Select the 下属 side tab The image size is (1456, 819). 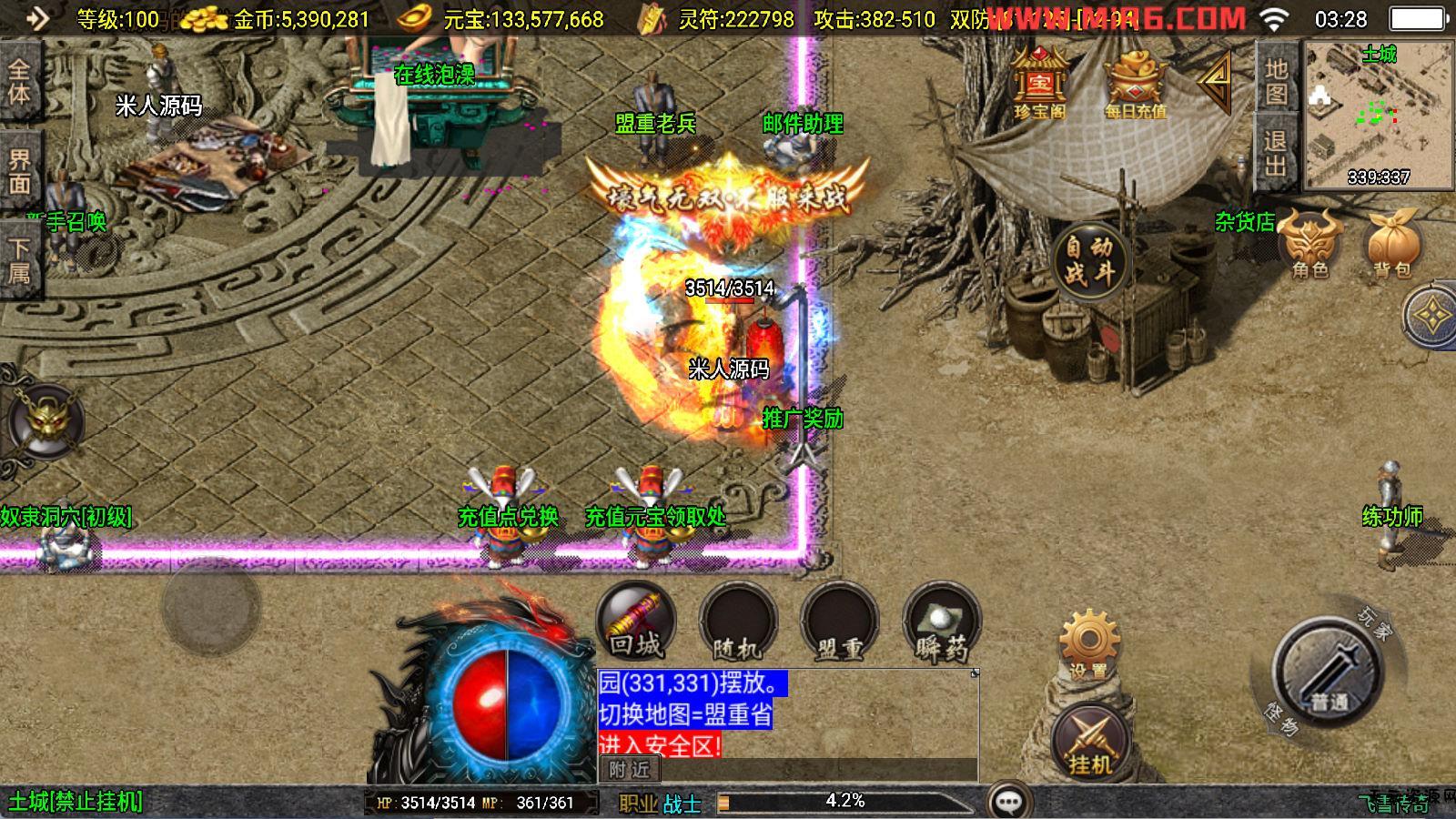click(19, 260)
